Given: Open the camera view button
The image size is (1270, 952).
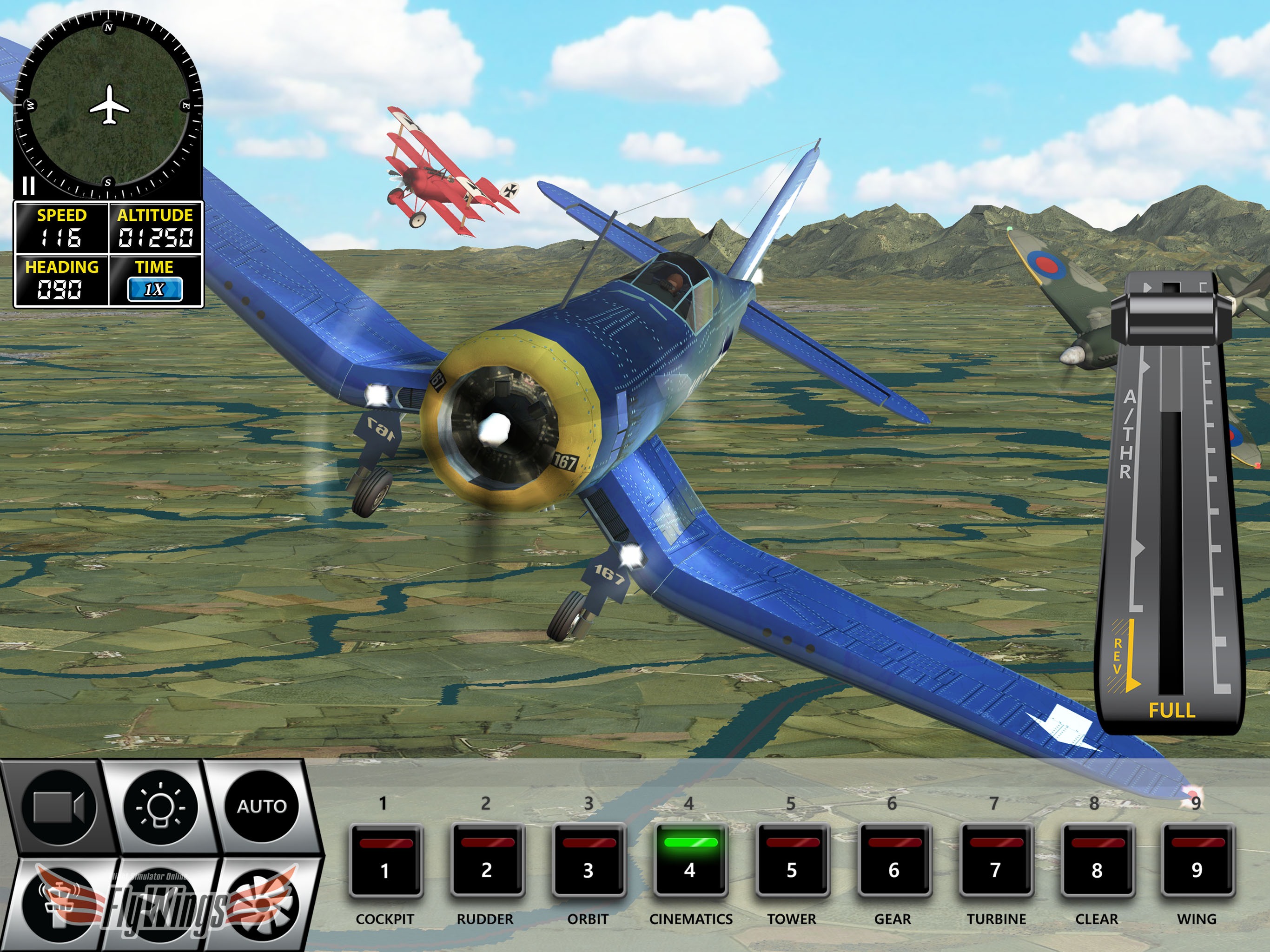Looking at the screenshot, I should click(x=59, y=806).
